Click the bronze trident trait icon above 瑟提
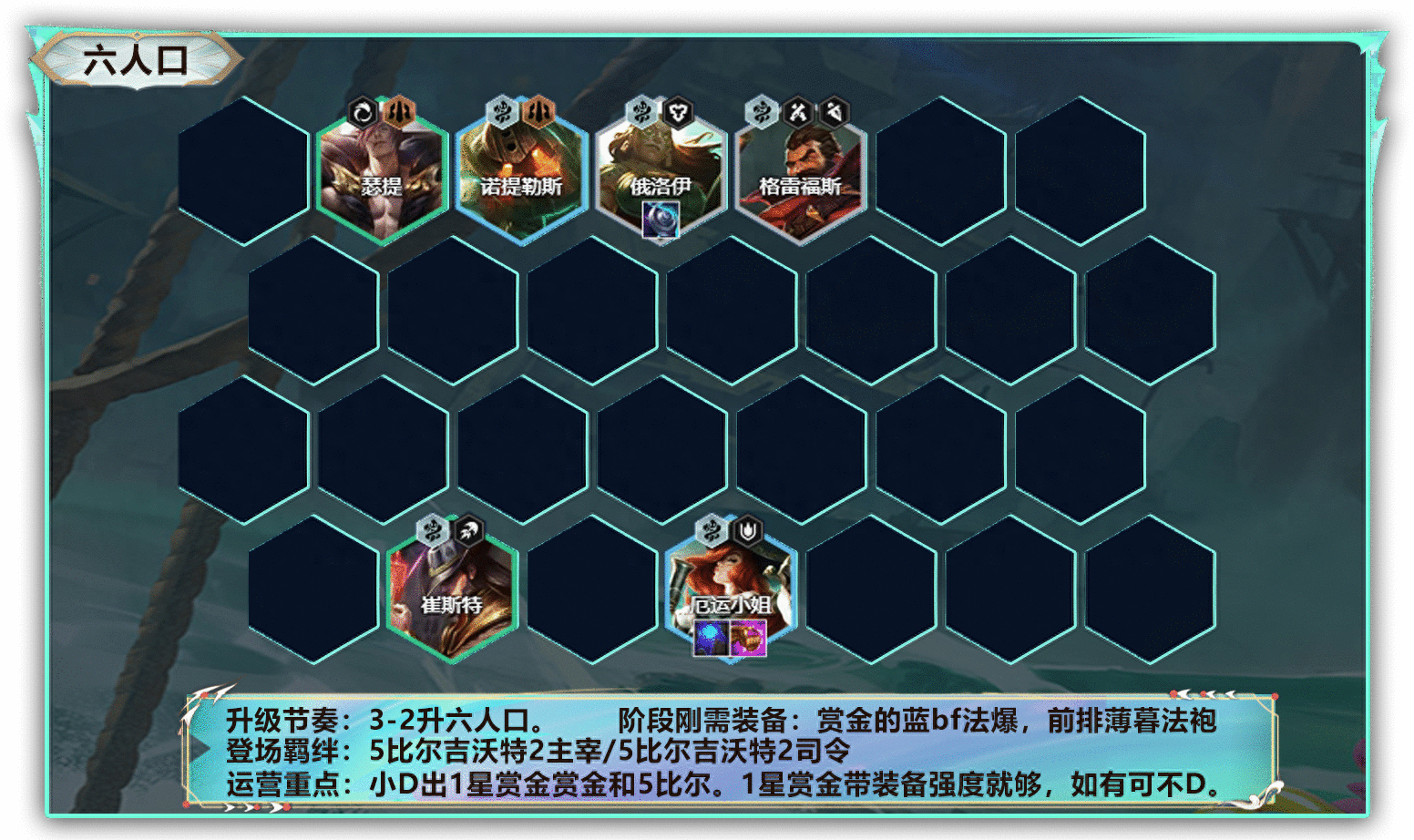This screenshot has height=840, width=1414. 398,111
